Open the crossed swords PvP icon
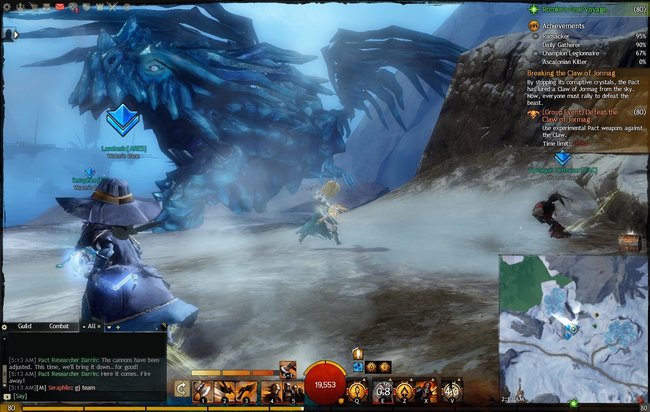The image size is (650, 412). pos(112,6)
